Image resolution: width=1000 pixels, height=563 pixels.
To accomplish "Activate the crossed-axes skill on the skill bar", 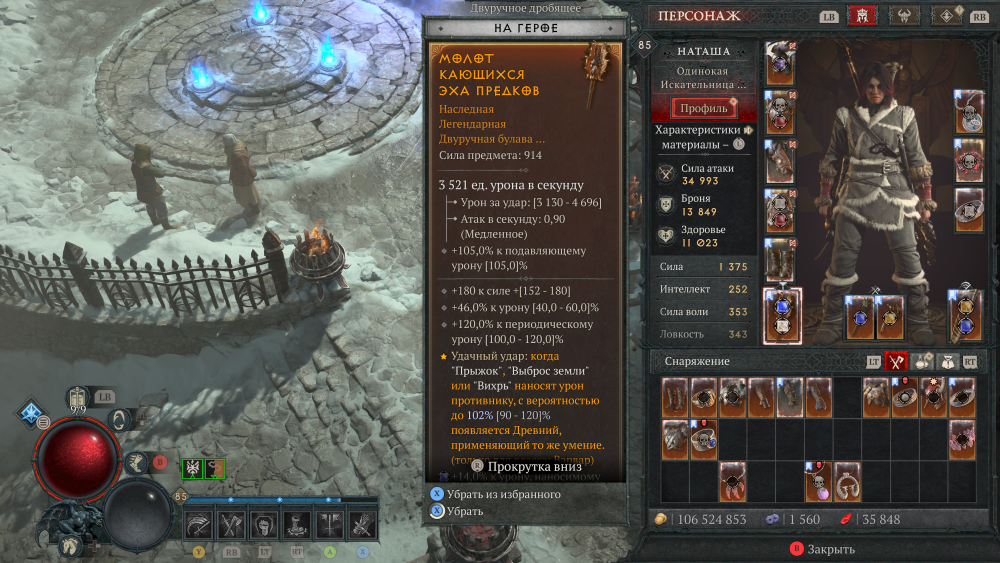I will [231, 523].
